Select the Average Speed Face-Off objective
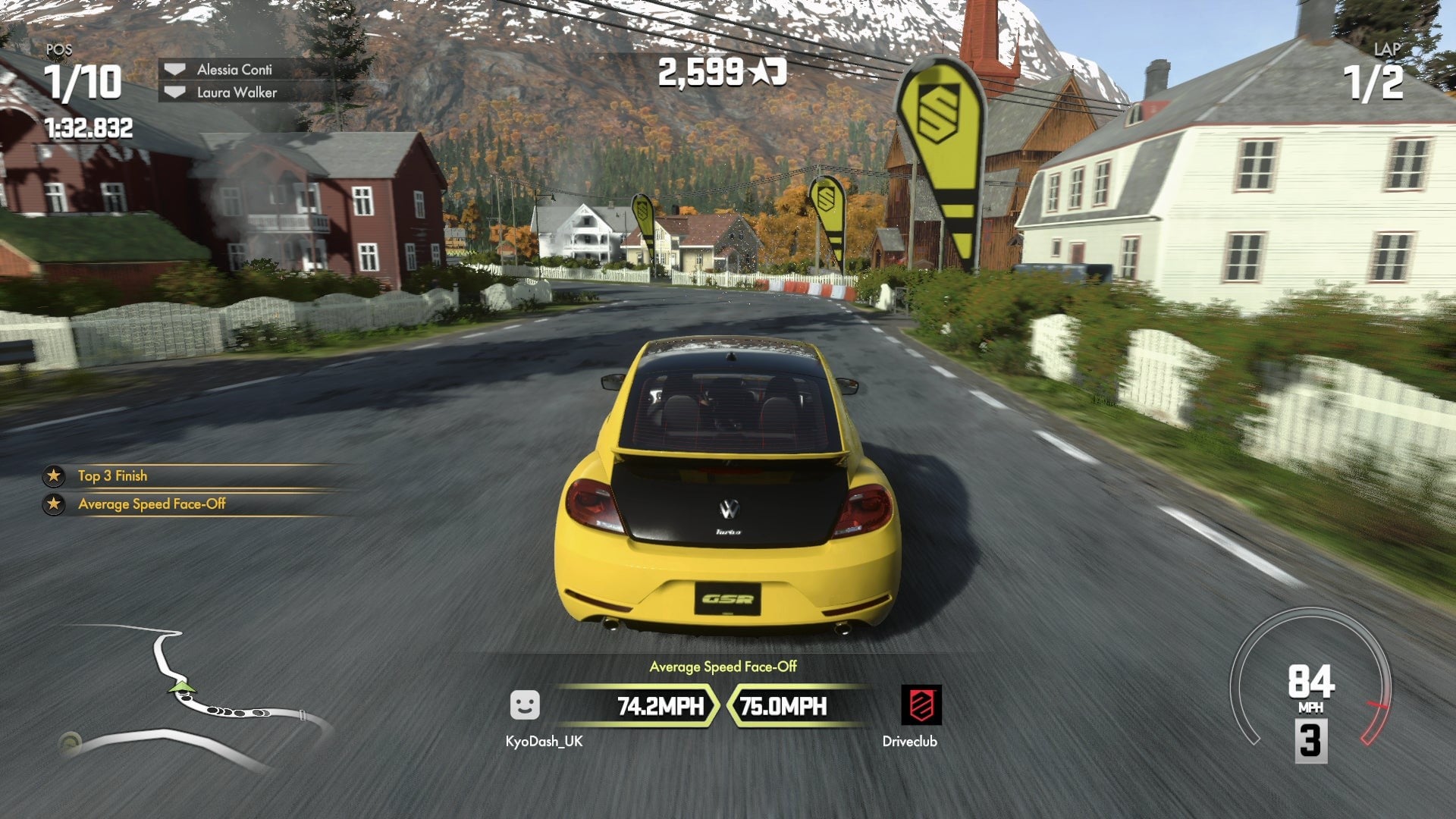This screenshot has height=819, width=1456. pyautogui.click(x=152, y=504)
